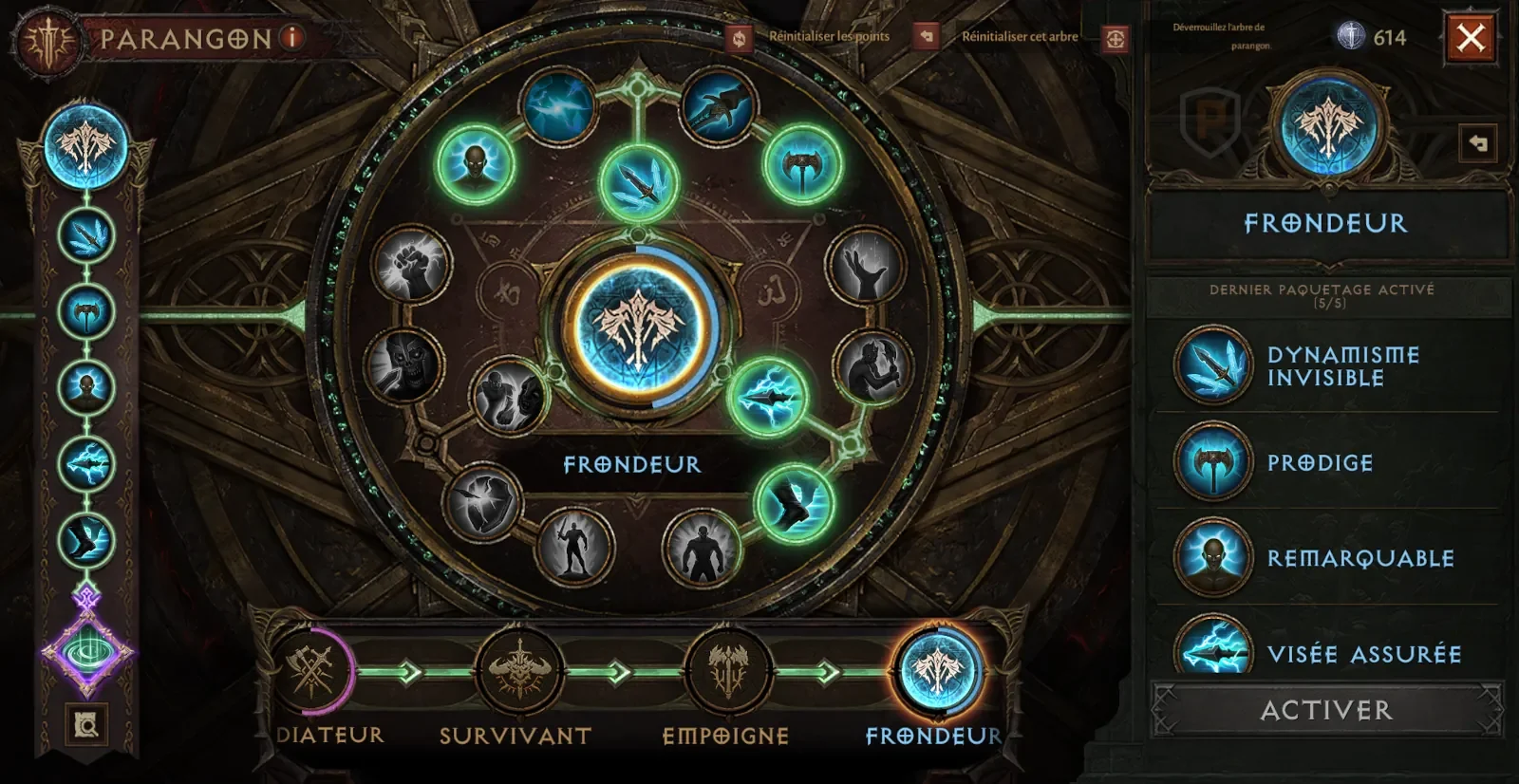Click the ACTIVER button
The width and height of the screenshot is (1519, 784).
tap(1326, 710)
